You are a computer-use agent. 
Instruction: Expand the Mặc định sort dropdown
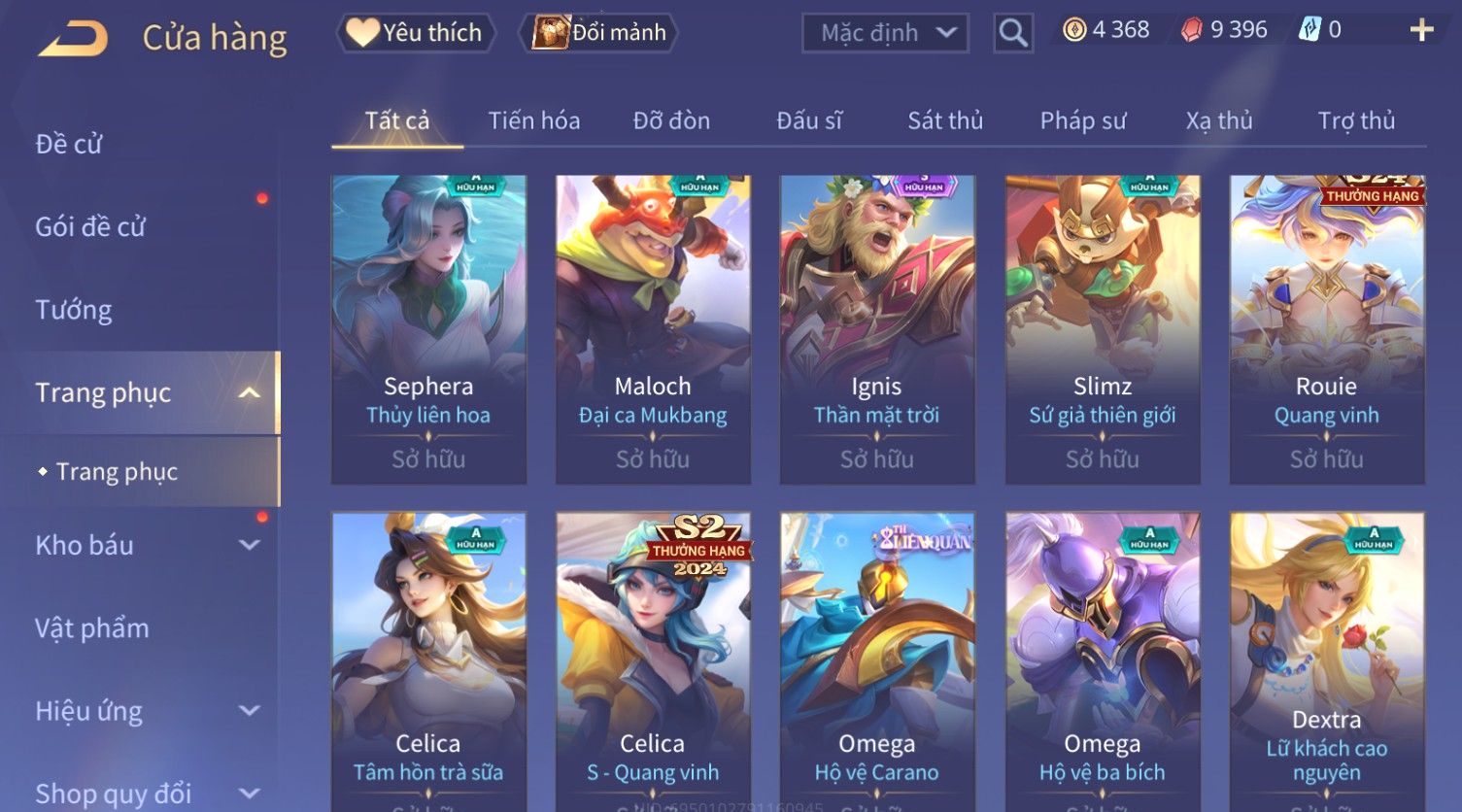(x=885, y=33)
